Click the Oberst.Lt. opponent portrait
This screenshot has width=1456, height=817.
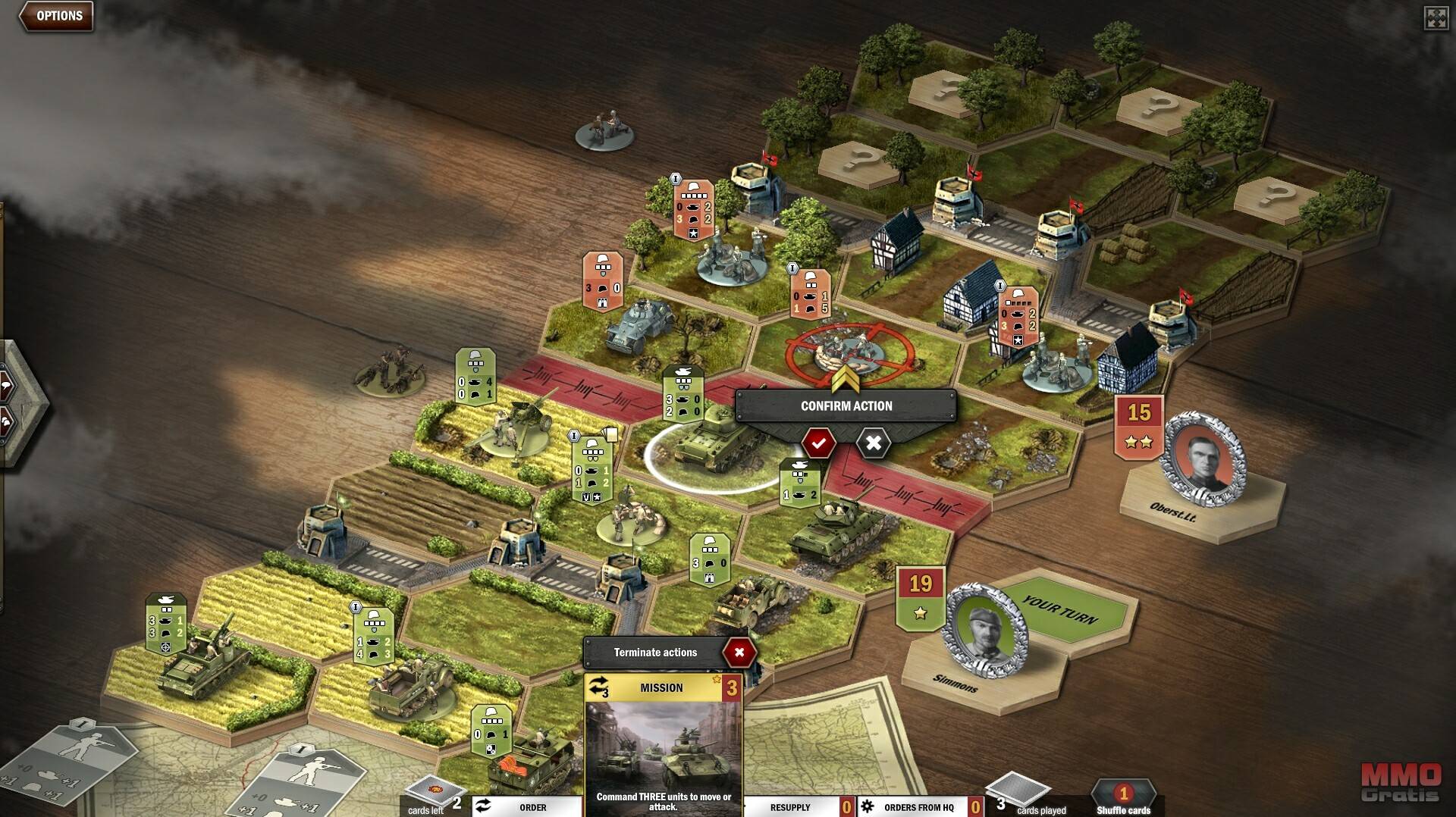click(x=1203, y=460)
